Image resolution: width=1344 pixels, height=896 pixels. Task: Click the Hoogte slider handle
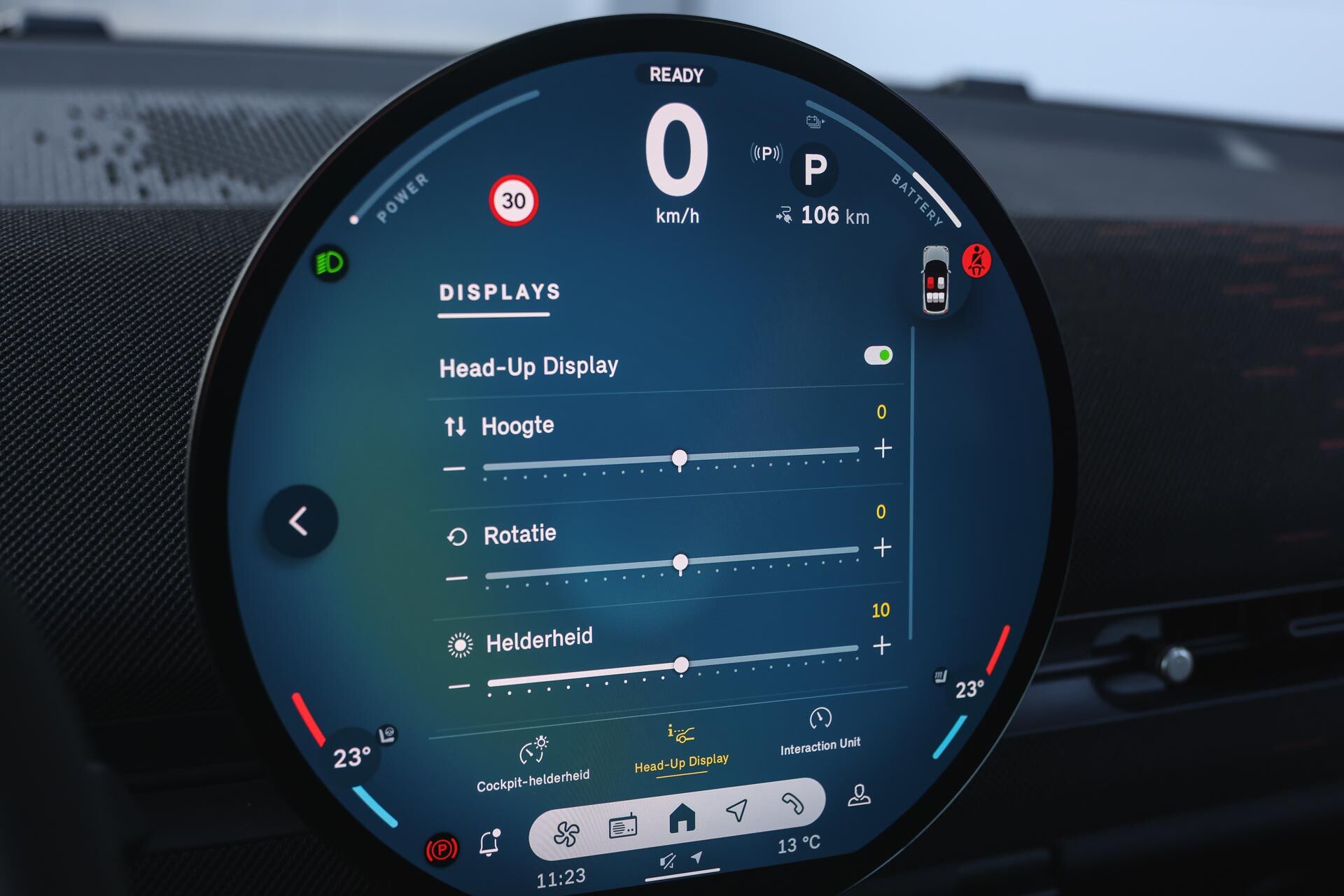click(679, 458)
